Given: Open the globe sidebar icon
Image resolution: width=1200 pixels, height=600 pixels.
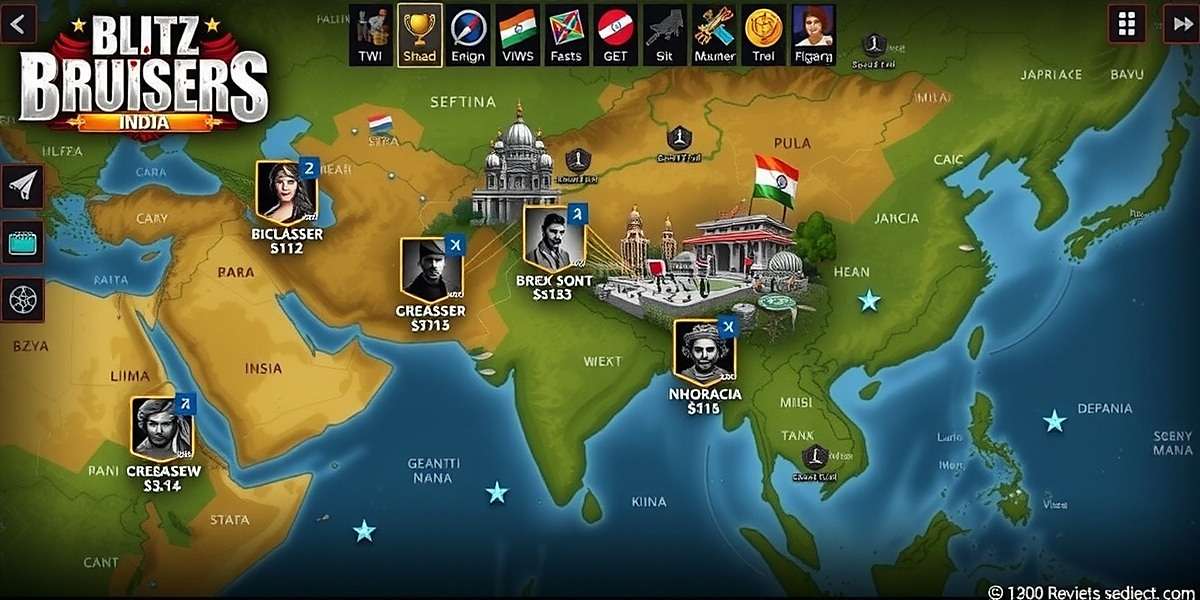Looking at the screenshot, I should pyautogui.click(x=22, y=298).
